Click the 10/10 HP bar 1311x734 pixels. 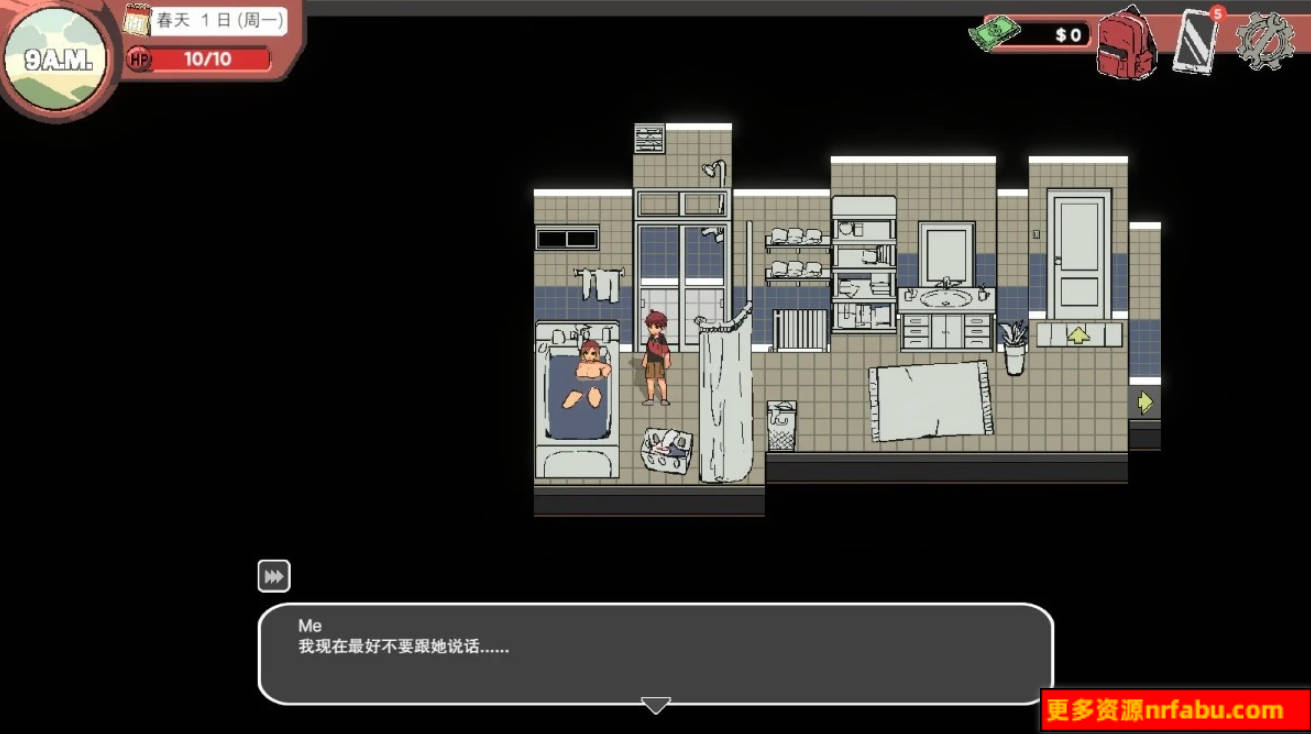tap(210, 60)
